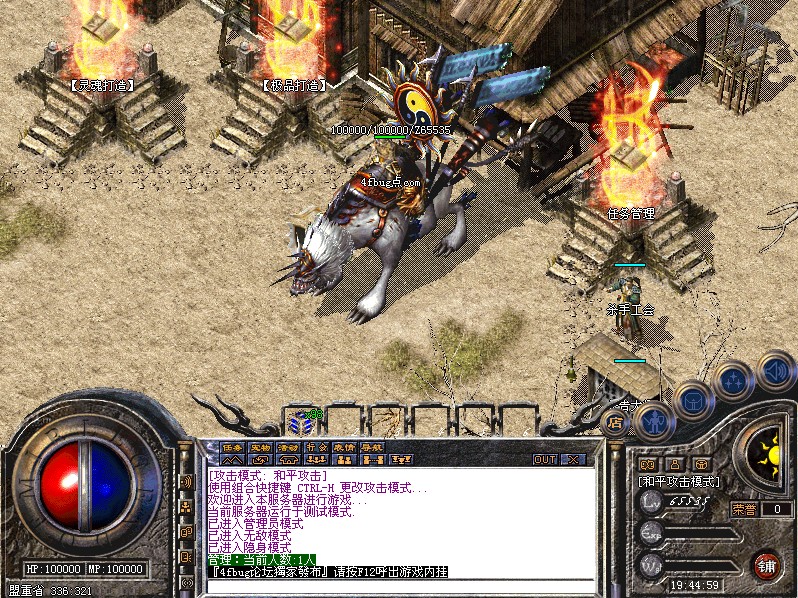The height and width of the screenshot is (598, 798).
Task: Open the red 铺 stall button
Action: pyautogui.click(x=767, y=565)
